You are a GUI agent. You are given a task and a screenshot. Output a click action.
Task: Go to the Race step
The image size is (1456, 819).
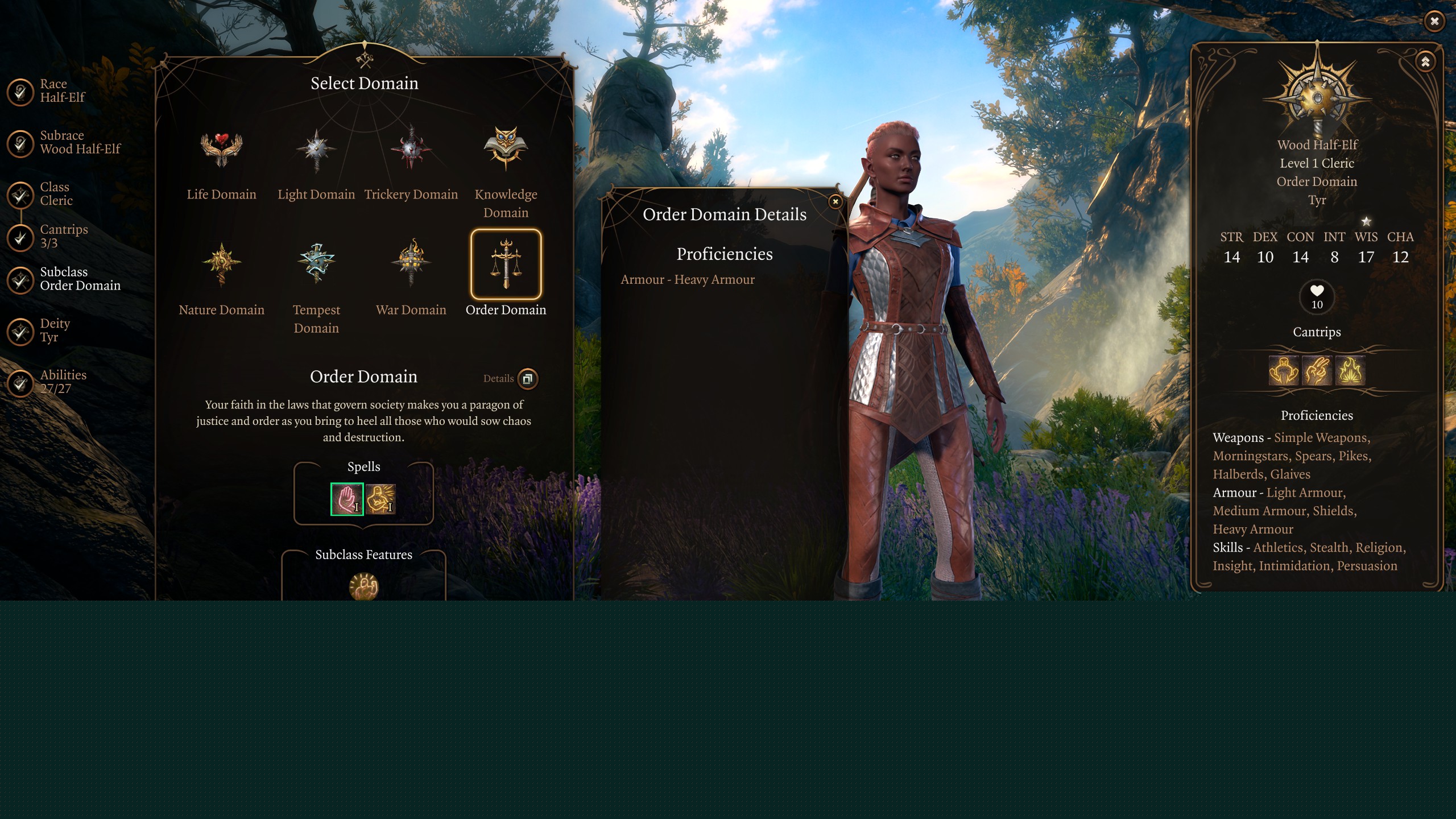pos(21,92)
